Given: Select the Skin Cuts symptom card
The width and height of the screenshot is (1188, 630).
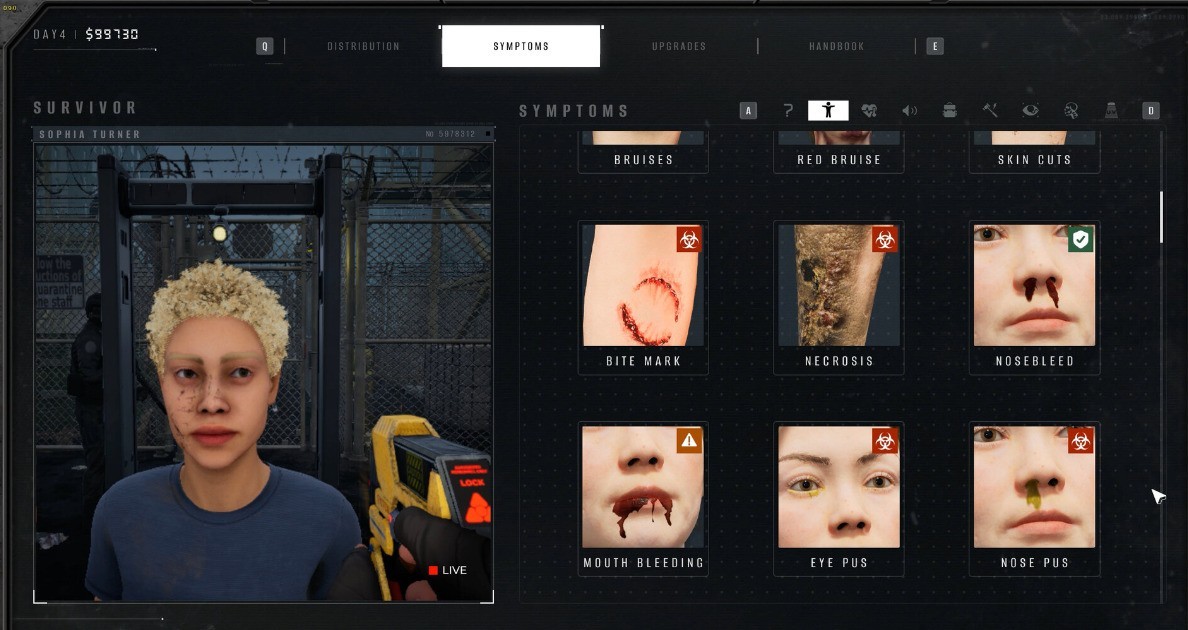Looking at the screenshot, I should click(x=1034, y=152).
